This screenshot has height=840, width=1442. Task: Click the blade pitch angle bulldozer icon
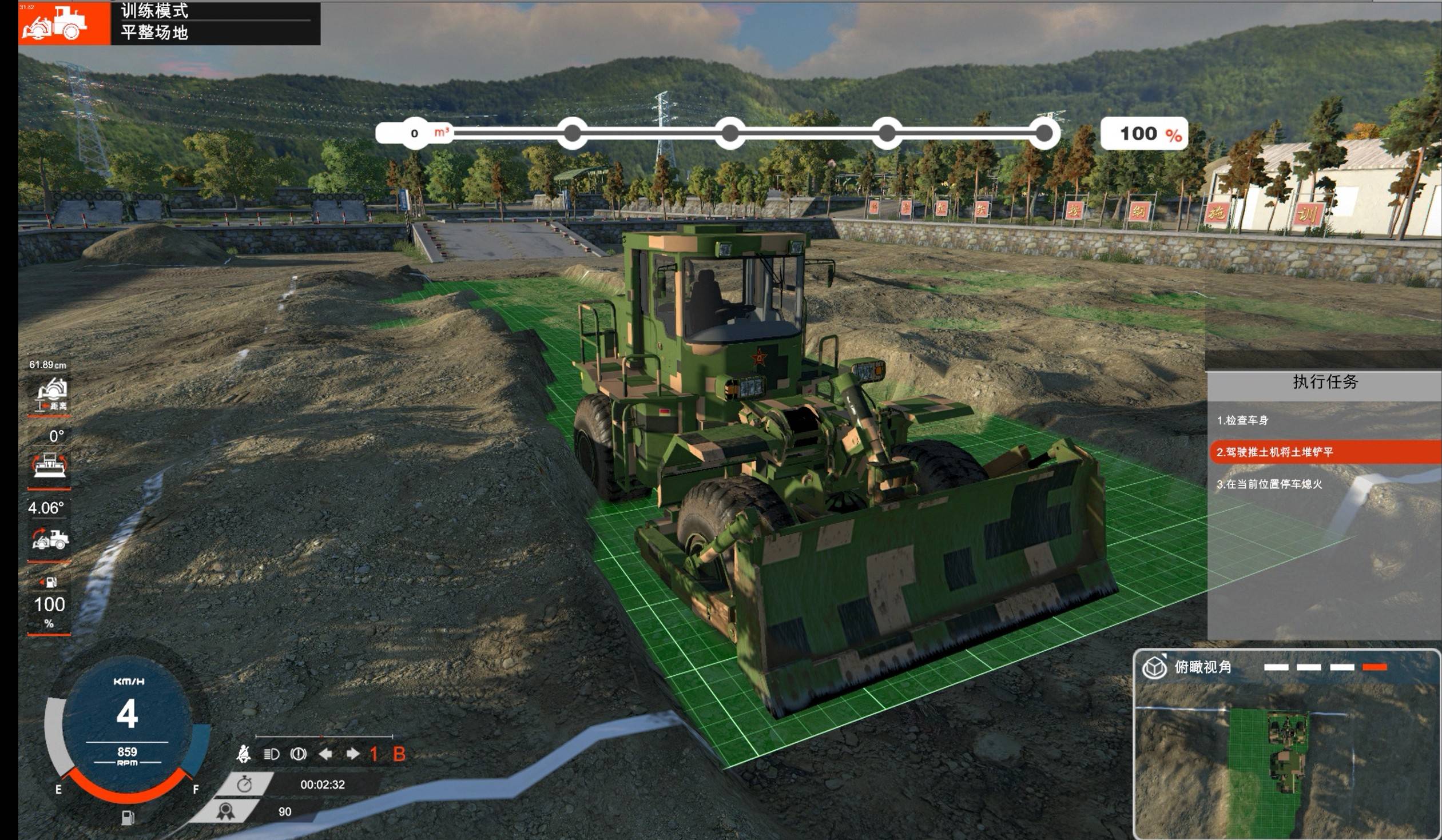pyautogui.click(x=50, y=539)
